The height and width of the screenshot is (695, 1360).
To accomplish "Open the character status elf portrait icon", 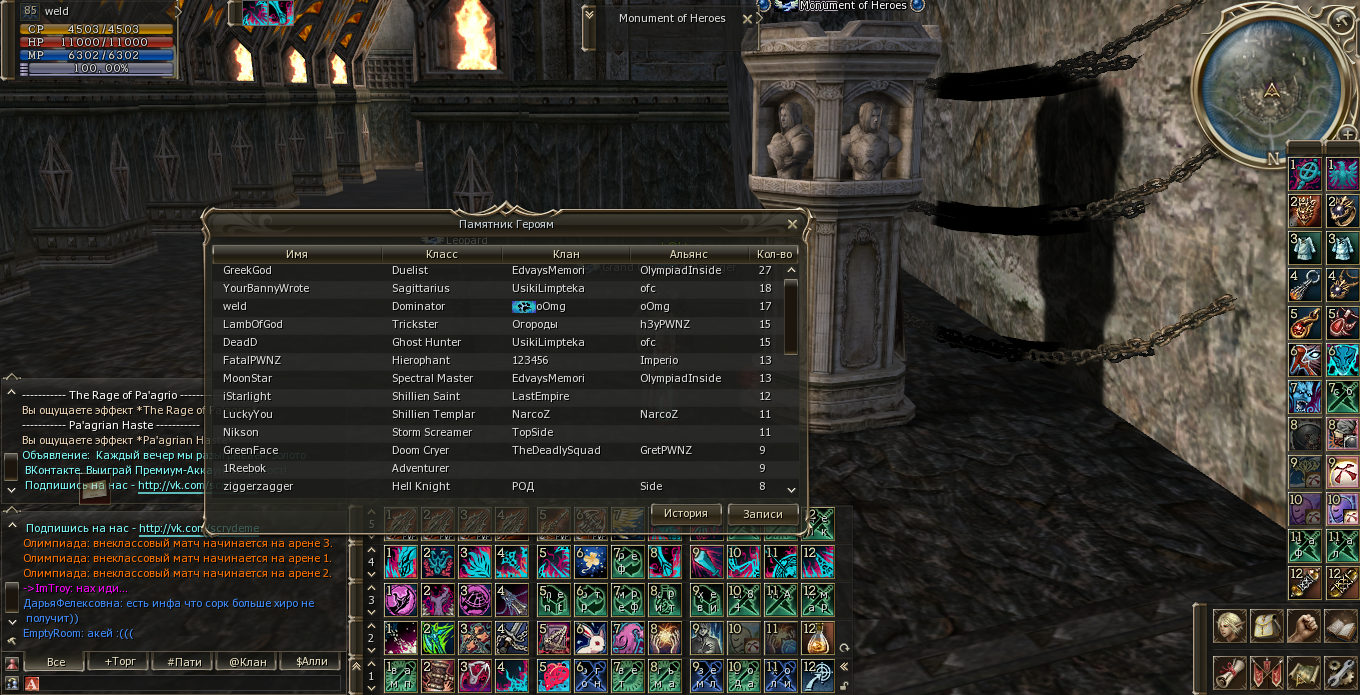I will tap(1229, 626).
